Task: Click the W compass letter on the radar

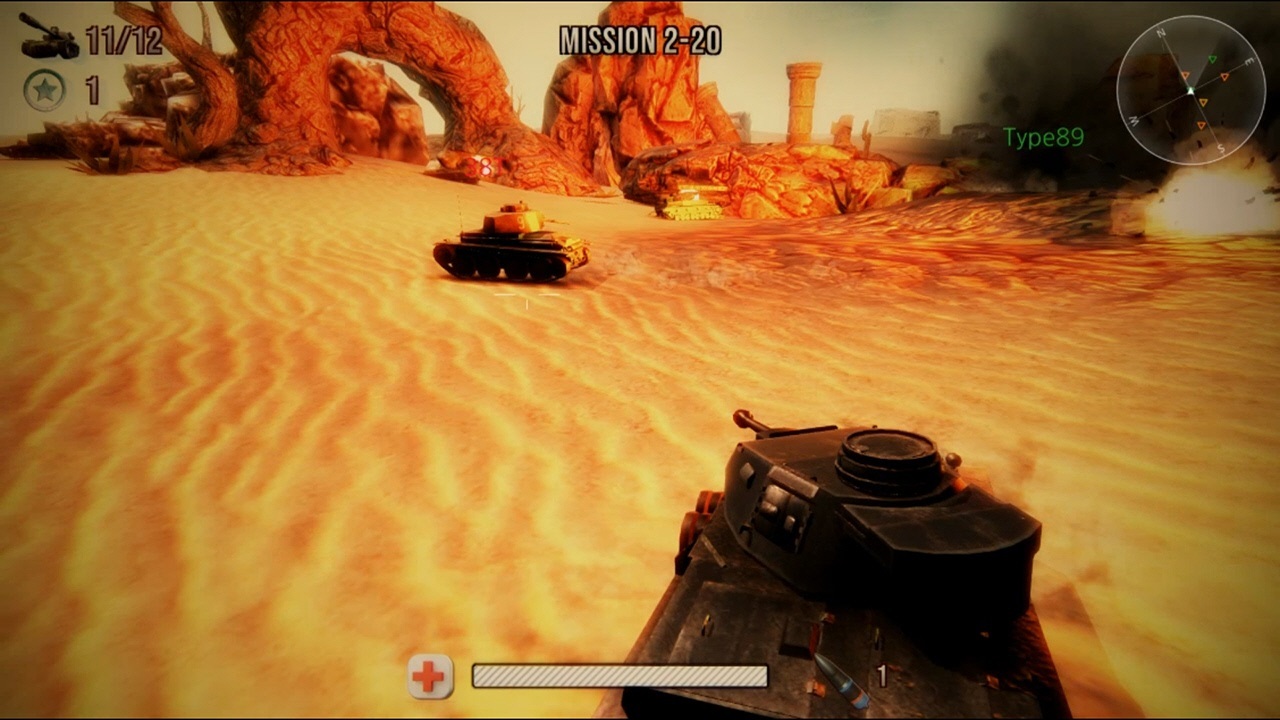Action: [1134, 120]
